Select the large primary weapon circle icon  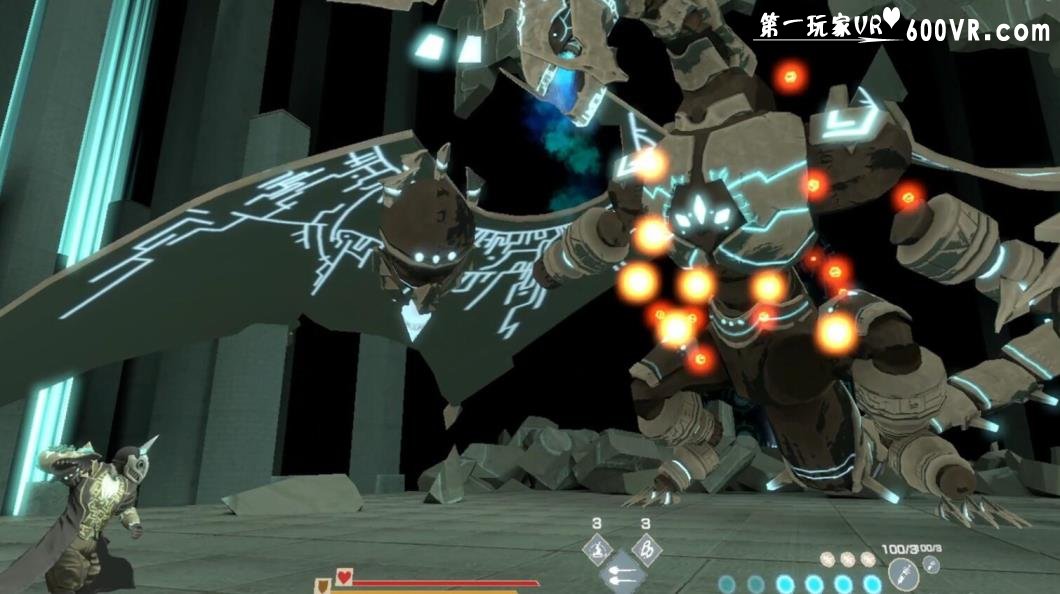click(901, 574)
